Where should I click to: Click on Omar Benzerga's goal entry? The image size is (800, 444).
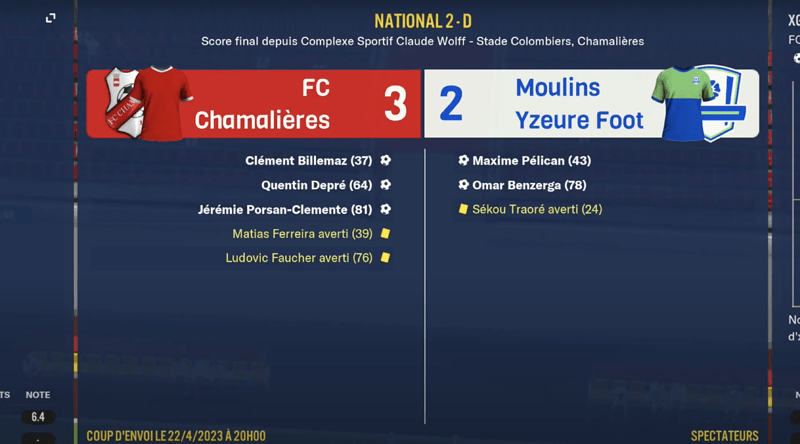click(x=529, y=185)
